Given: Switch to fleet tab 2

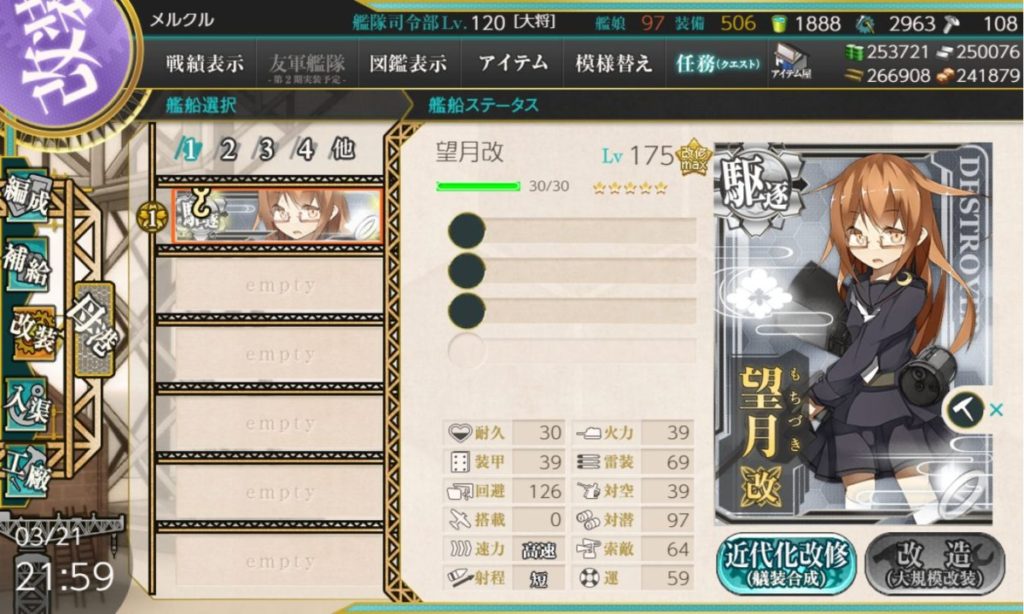Looking at the screenshot, I should coord(228,150).
